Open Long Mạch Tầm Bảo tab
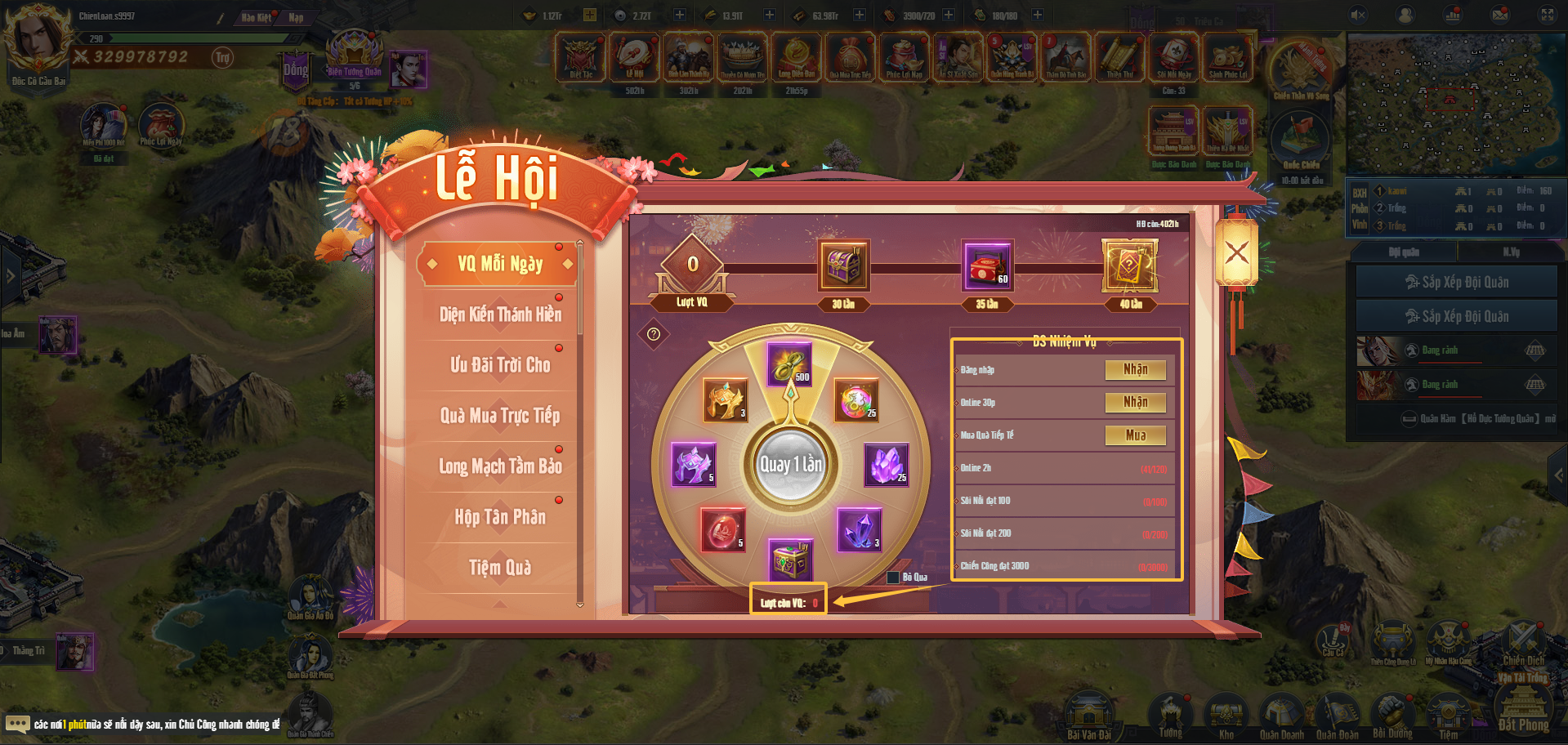 click(x=500, y=466)
